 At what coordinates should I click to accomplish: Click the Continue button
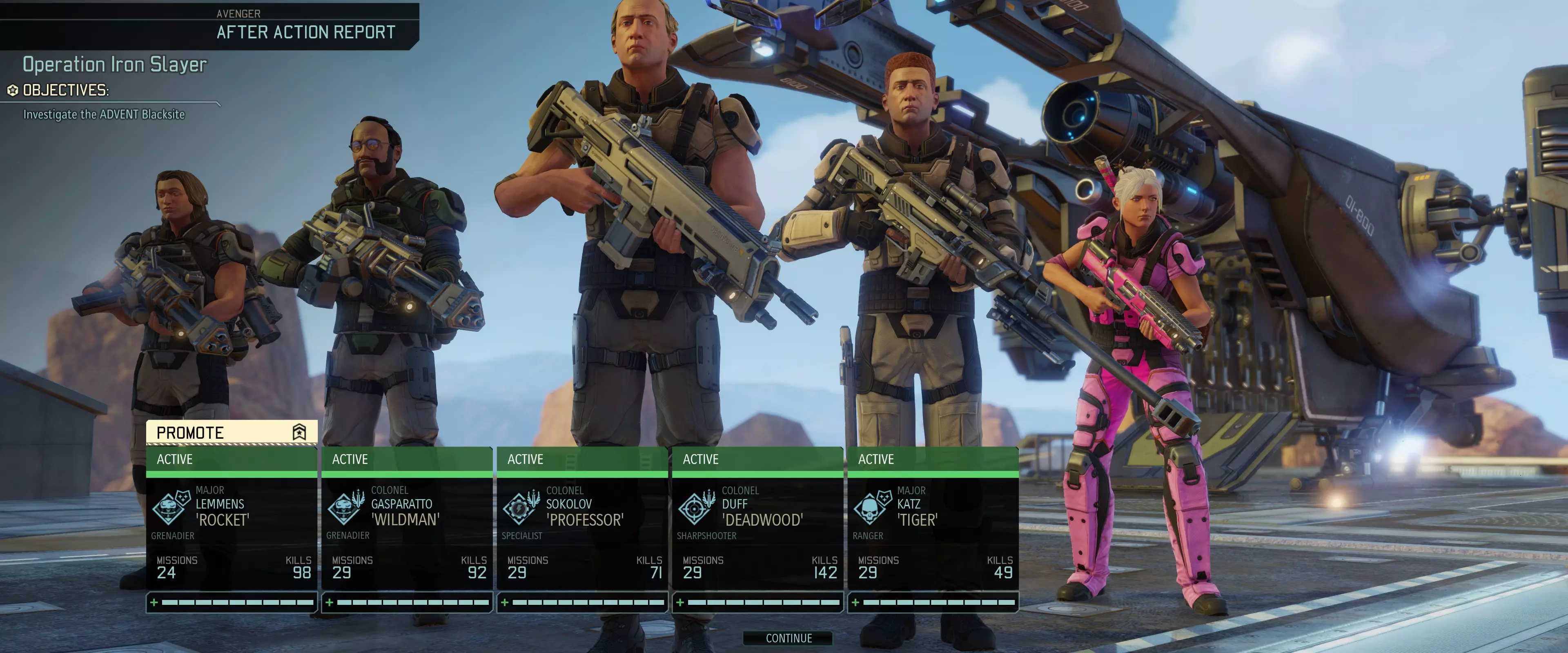[x=788, y=638]
